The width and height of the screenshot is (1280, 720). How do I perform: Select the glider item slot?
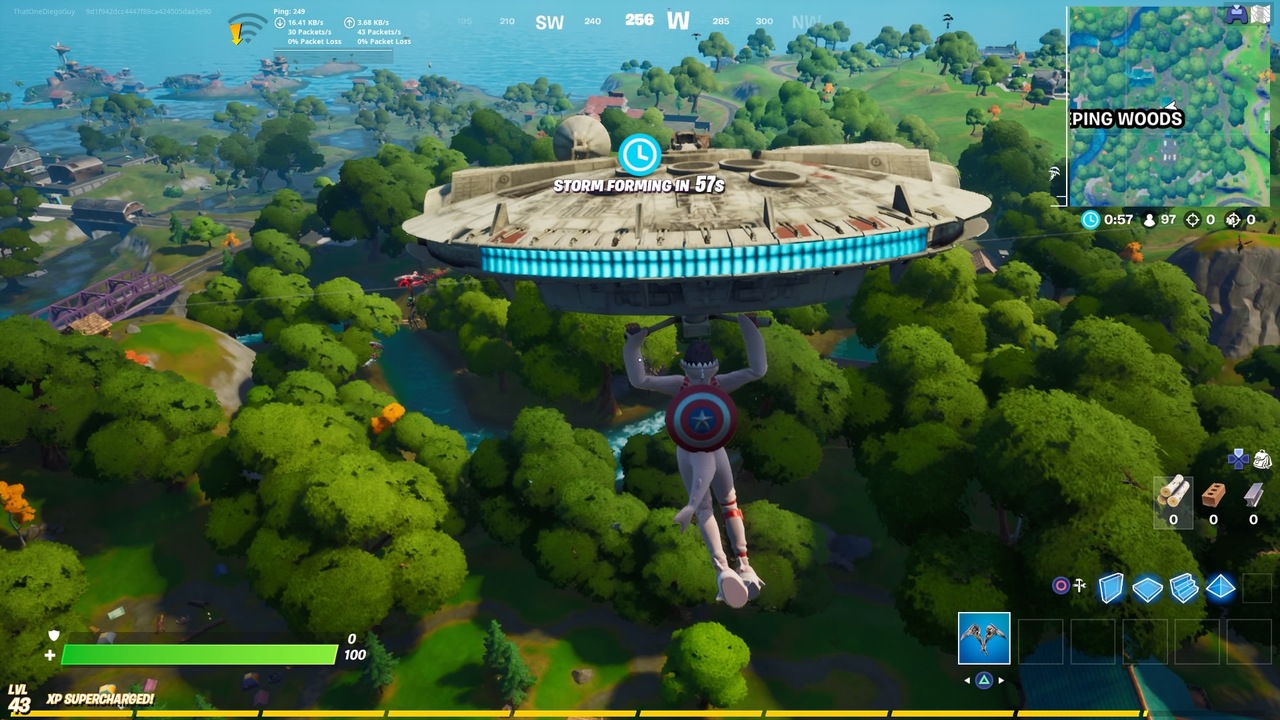tap(985, 639)
